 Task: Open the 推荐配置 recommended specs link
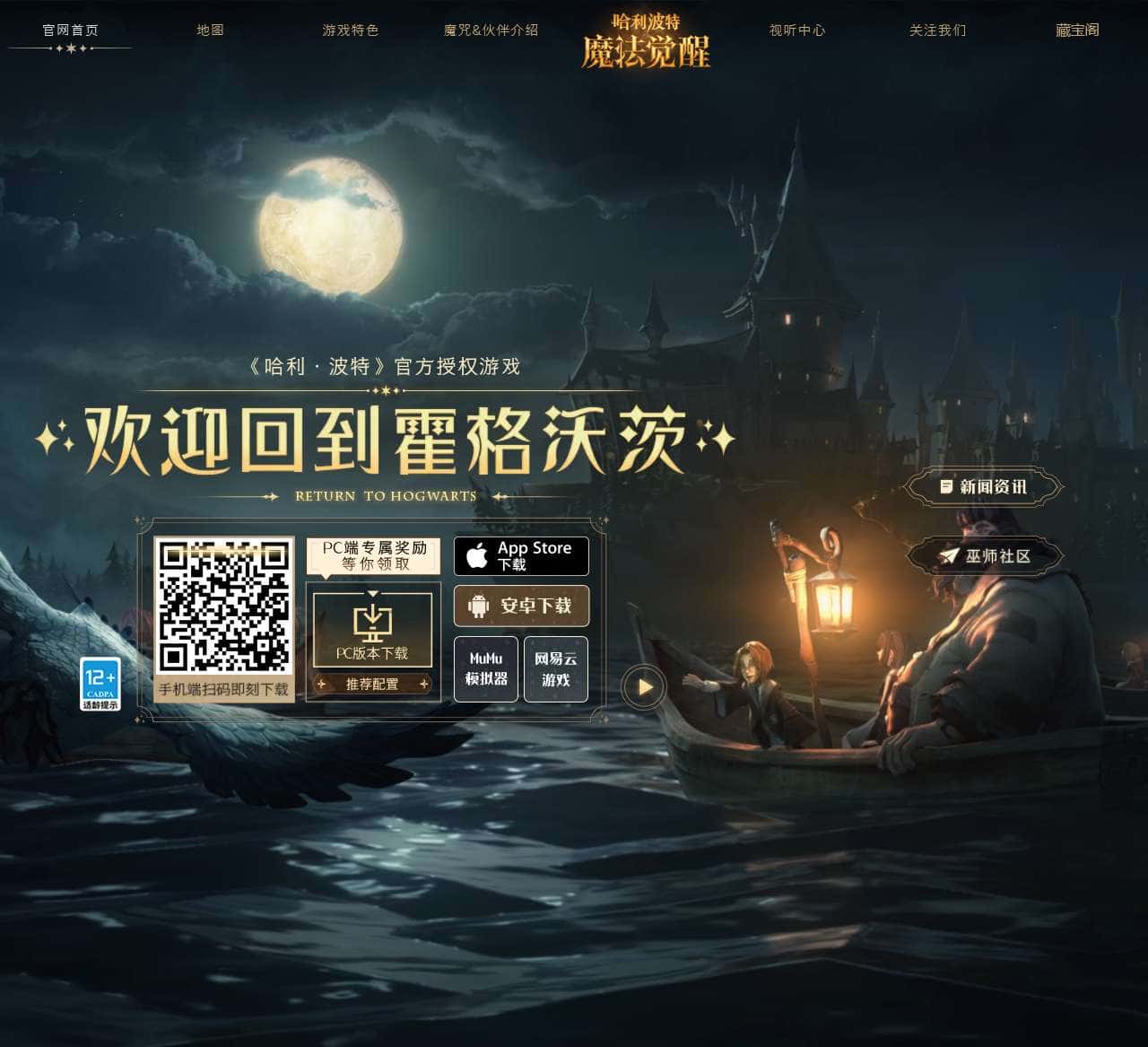(x=372, y=683)
